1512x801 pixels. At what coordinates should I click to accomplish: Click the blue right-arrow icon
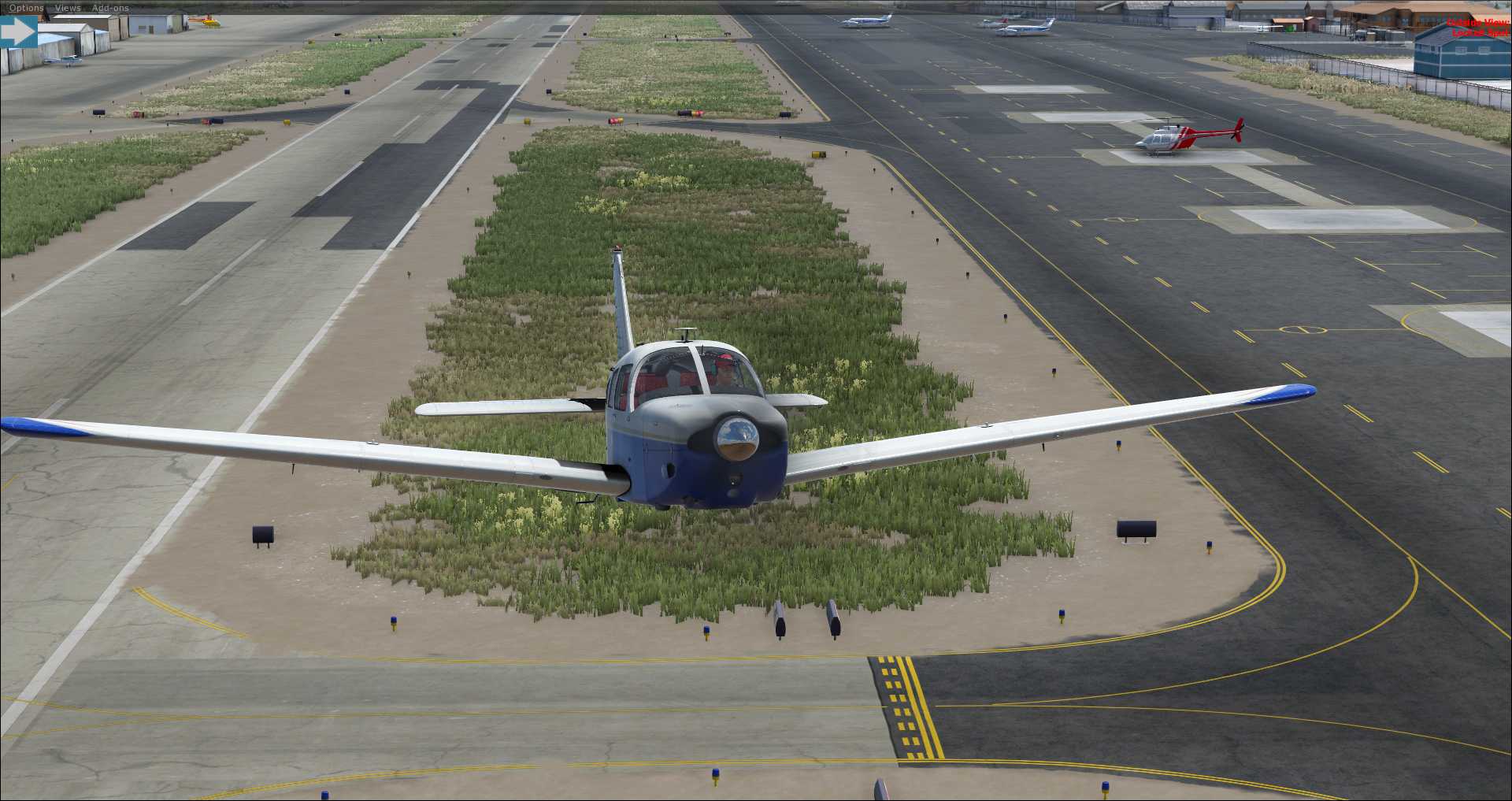tap(18, 32)
